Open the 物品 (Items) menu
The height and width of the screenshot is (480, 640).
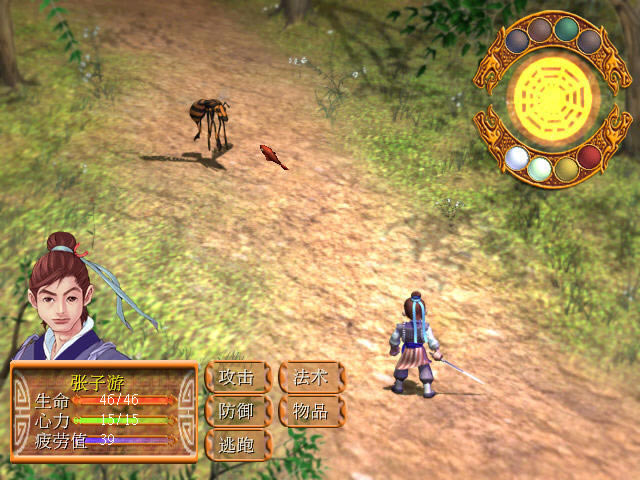311,411
